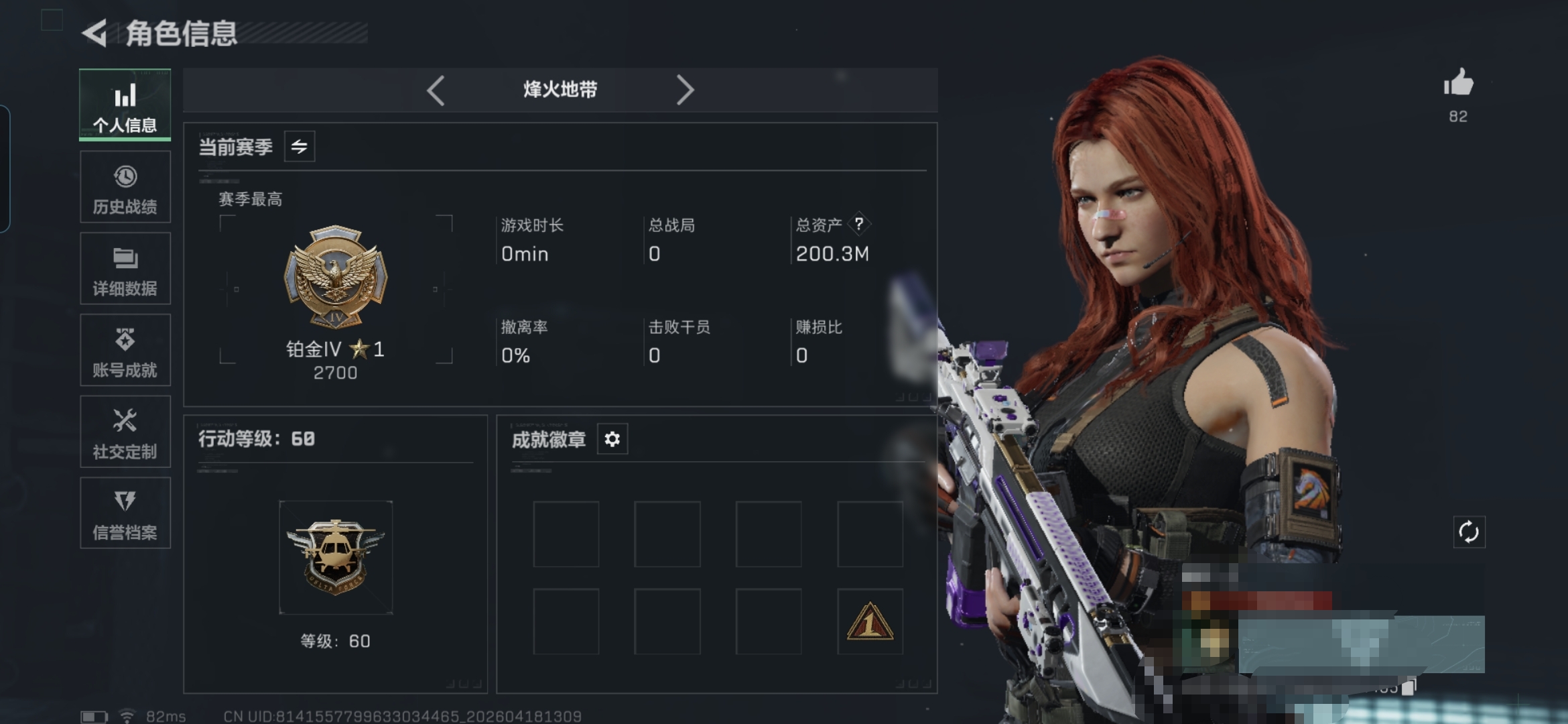This screenshot has height=724, width=1568.
Task: Click the right arrow beside 烽火地带
Action: [x=684, y=90]
